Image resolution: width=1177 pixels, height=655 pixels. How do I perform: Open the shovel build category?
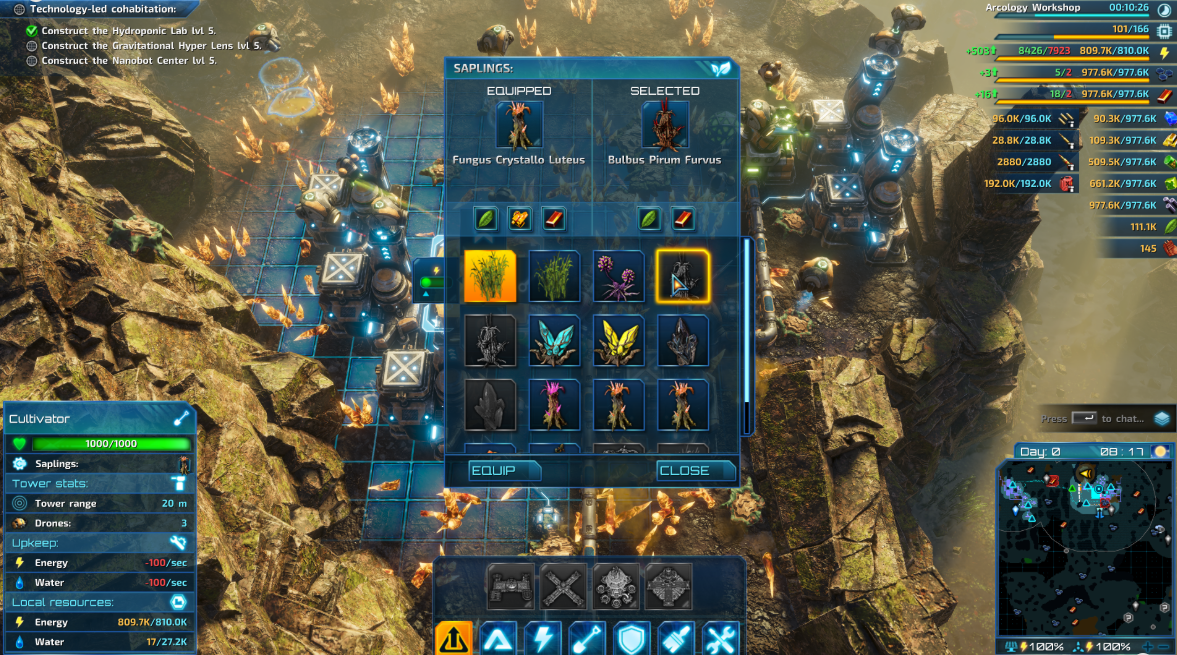coord(587,638)
